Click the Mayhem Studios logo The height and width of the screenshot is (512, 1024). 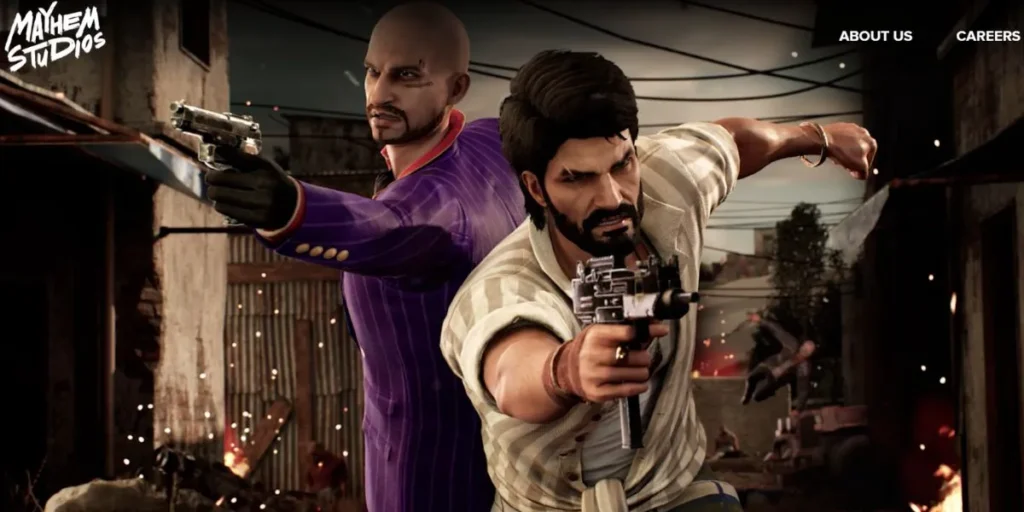pyautogui.click(x=54, y=37)
